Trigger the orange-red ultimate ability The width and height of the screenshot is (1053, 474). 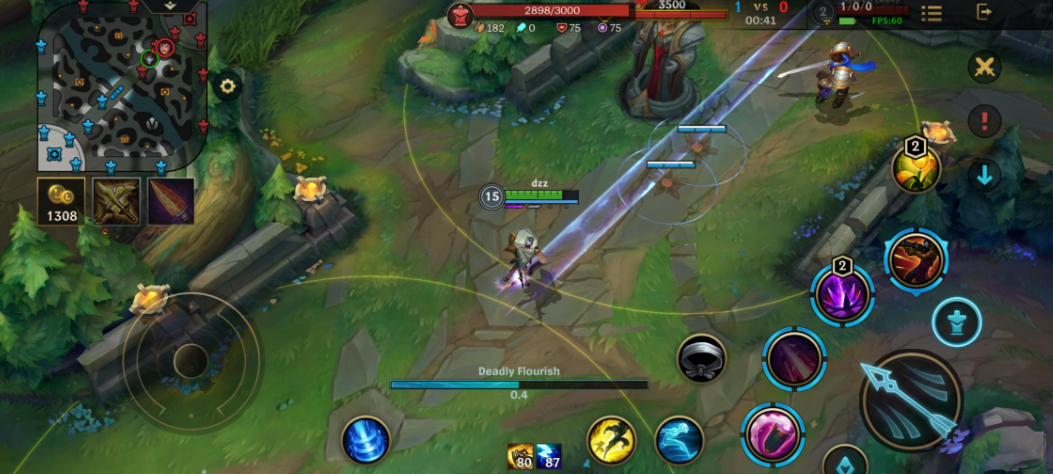915,259
